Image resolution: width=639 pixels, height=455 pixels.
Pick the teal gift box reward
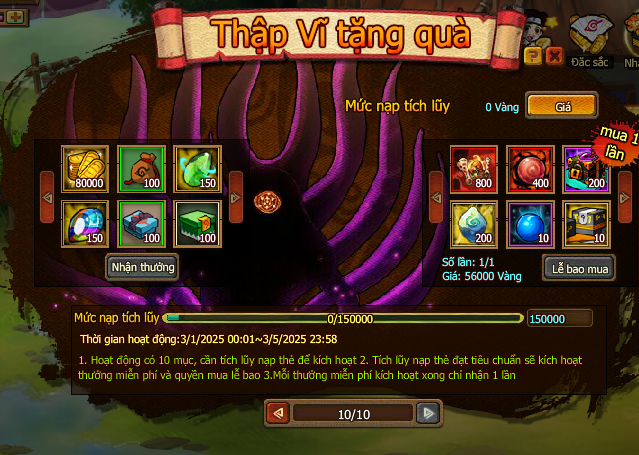[x=142, y=224]
